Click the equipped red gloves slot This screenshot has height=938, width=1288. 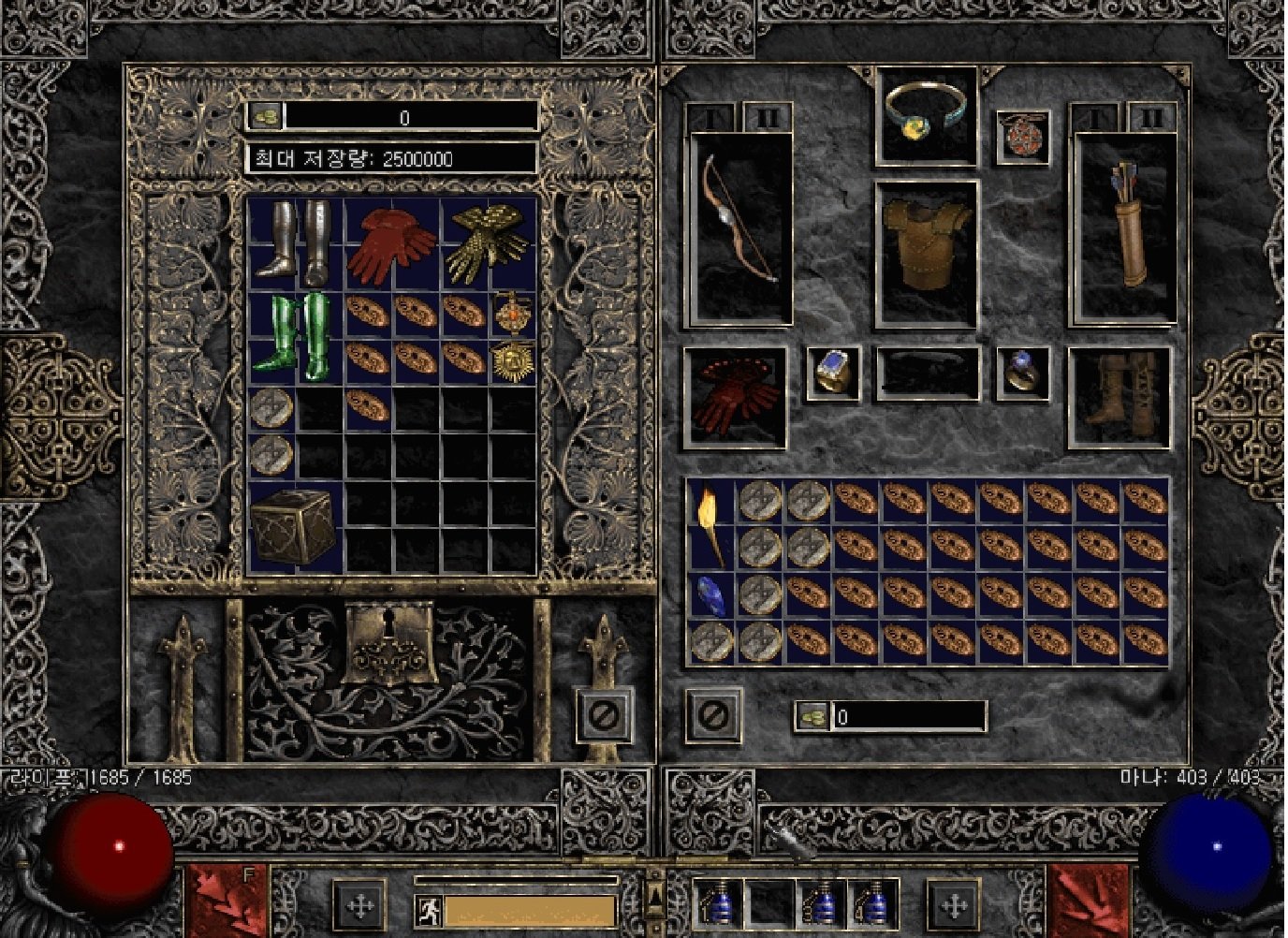tap(737, 398)
